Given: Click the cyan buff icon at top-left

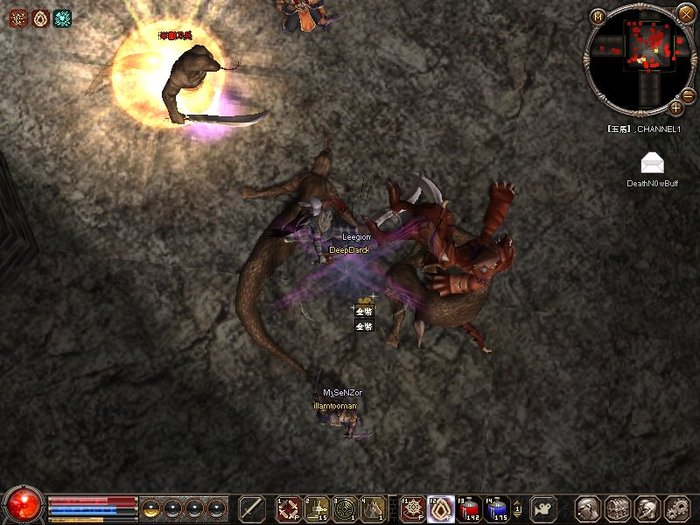Looking at the screenshot, I should point(63,18).
